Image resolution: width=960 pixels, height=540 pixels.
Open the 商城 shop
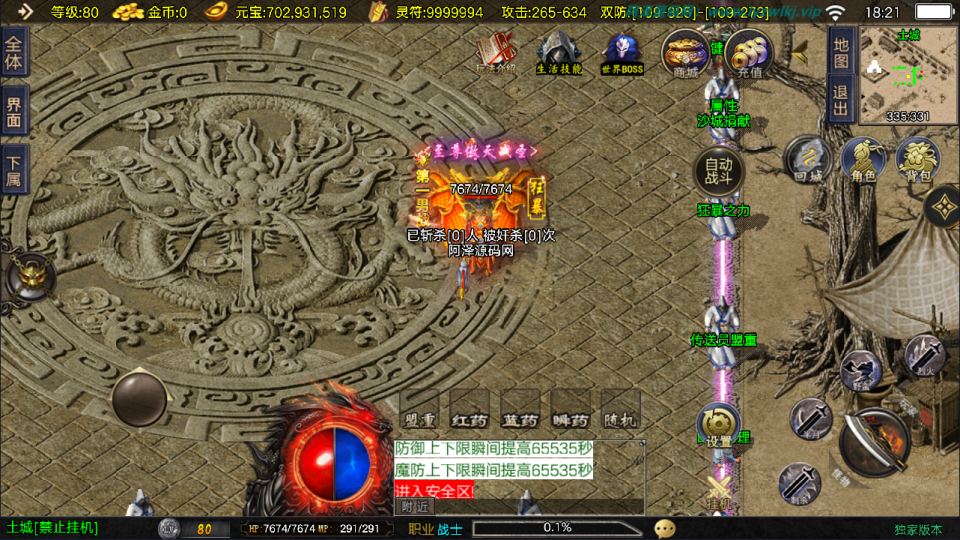tap(686, 53)
